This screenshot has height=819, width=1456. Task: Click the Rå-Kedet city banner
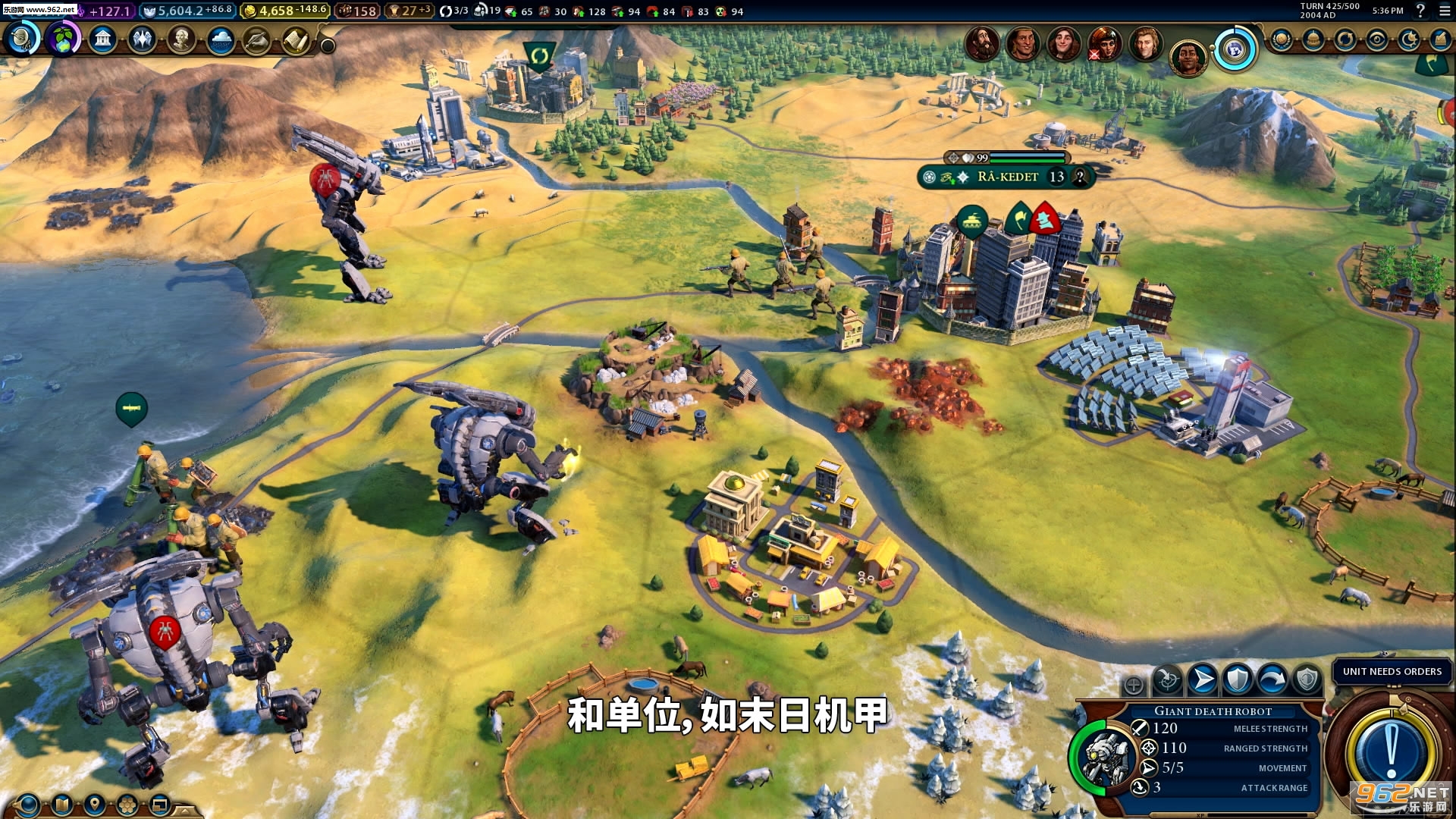point(1006,177)
